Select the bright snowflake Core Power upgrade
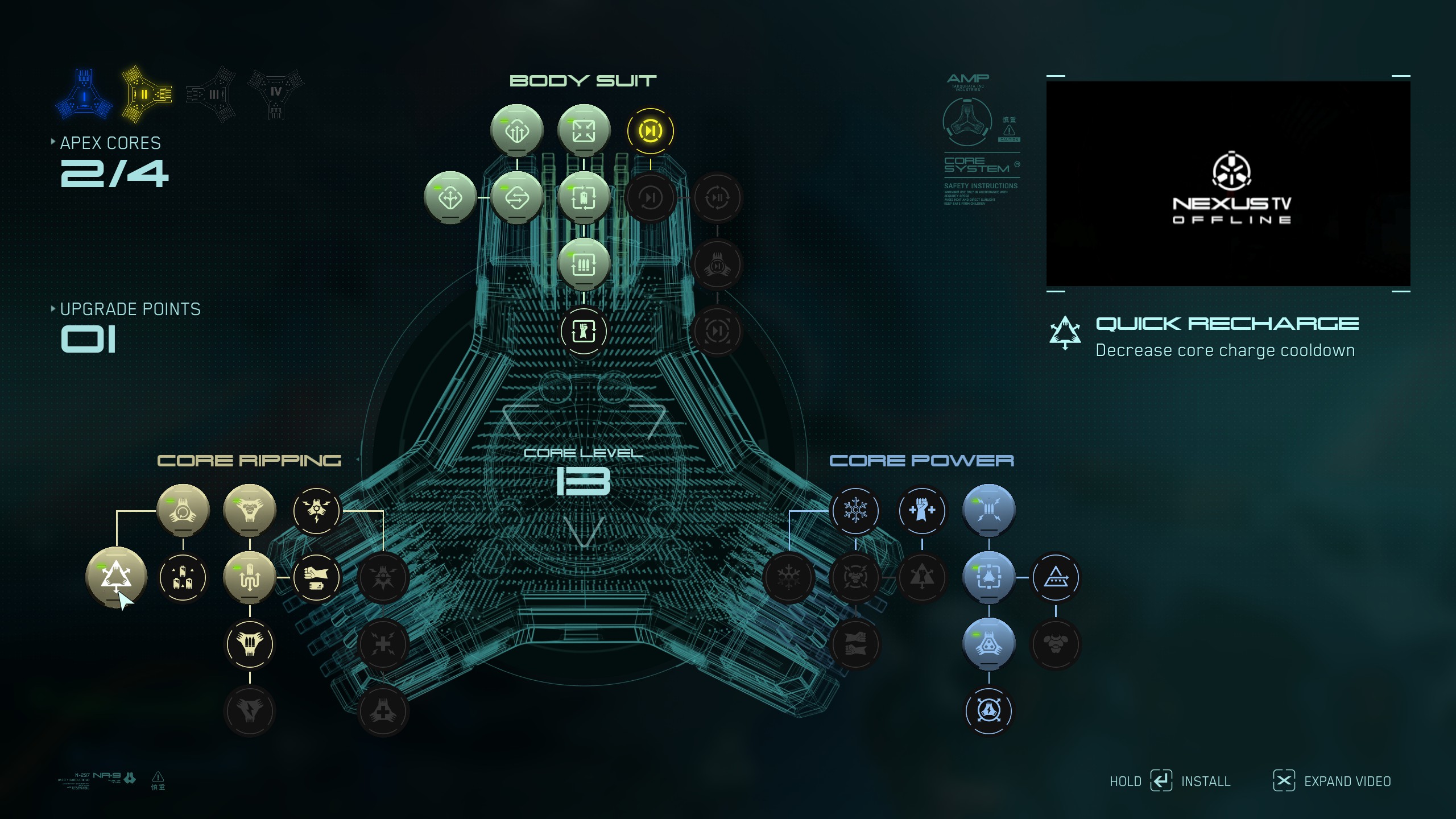The width and height of the screenshot is (1456, 819). 855,511
